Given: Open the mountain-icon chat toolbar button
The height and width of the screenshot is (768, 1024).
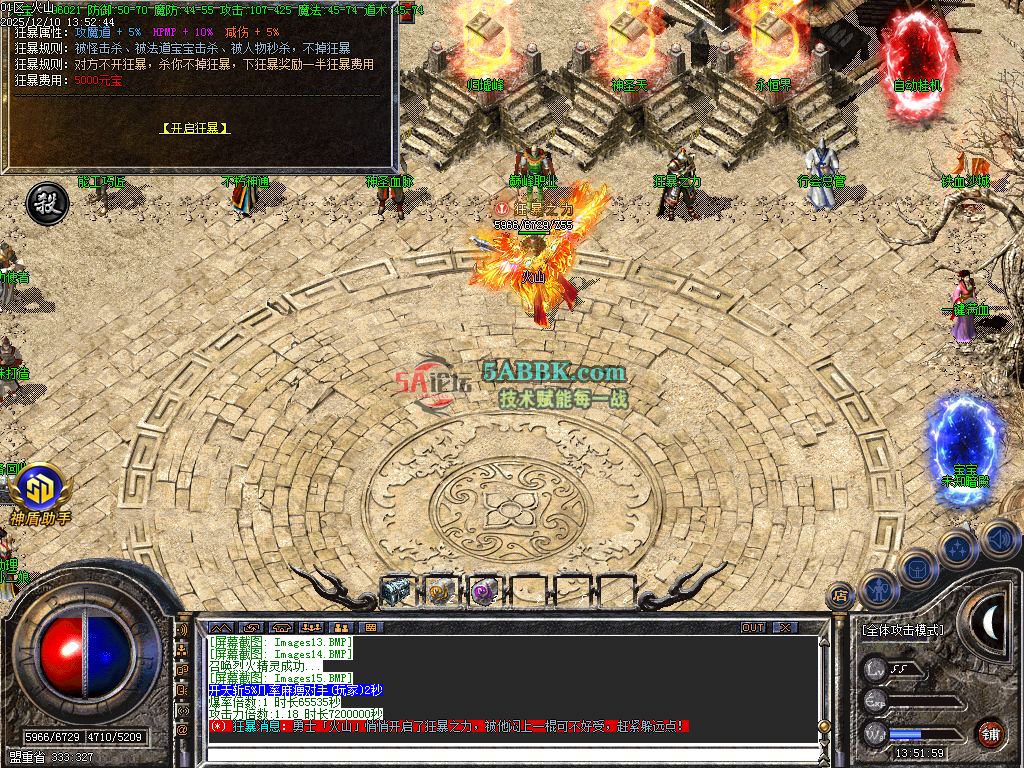Looking at the screenshot, I should tap(220, 627).
